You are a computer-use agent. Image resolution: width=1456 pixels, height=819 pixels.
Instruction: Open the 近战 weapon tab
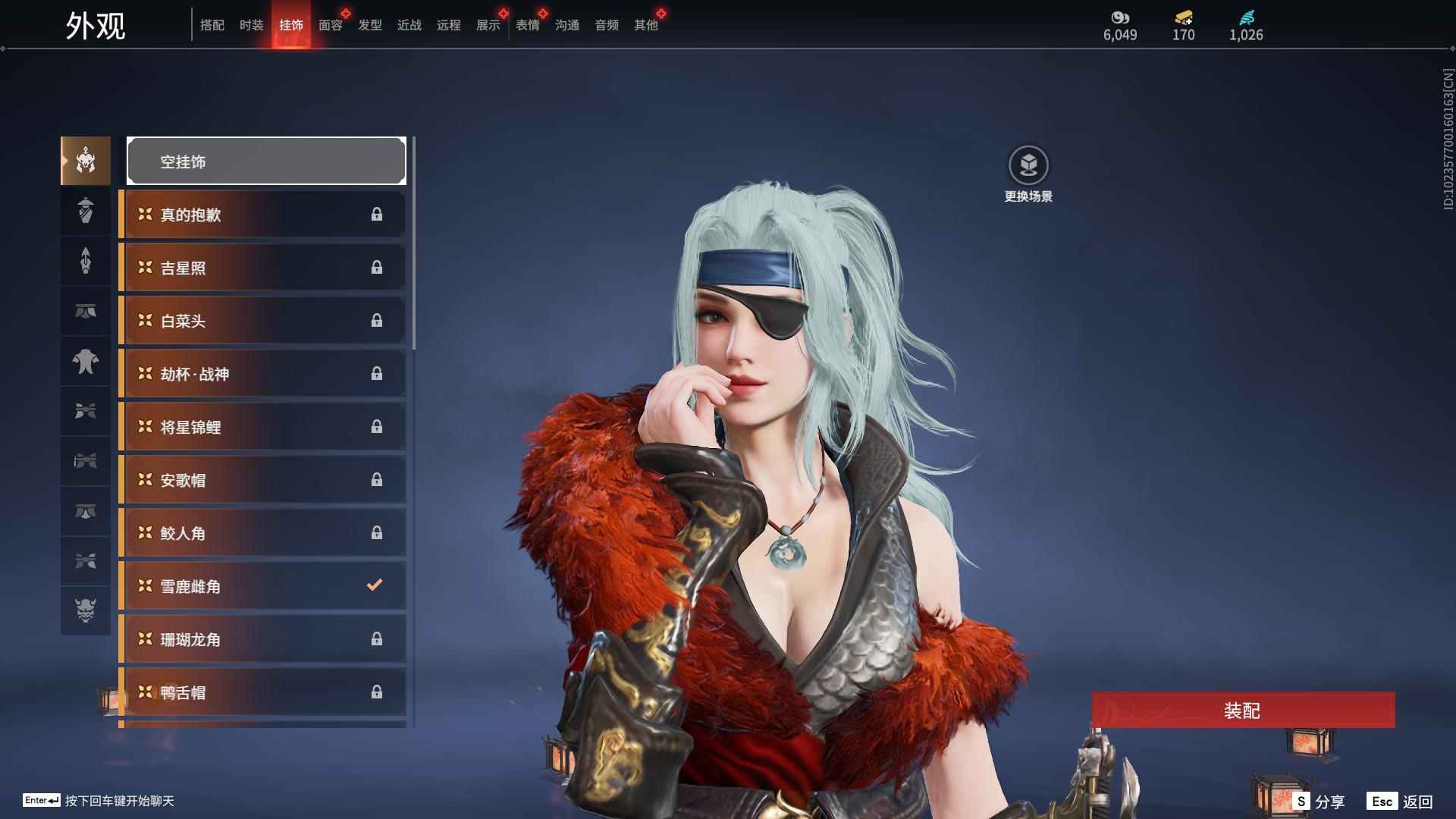click(x=409, y=25)
